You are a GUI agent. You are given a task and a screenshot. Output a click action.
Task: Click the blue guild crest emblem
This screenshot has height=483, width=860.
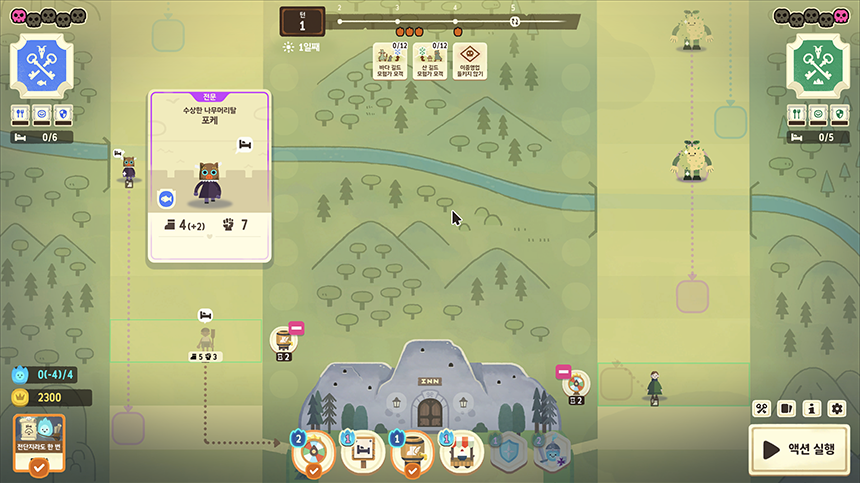(x=42, y=66)
